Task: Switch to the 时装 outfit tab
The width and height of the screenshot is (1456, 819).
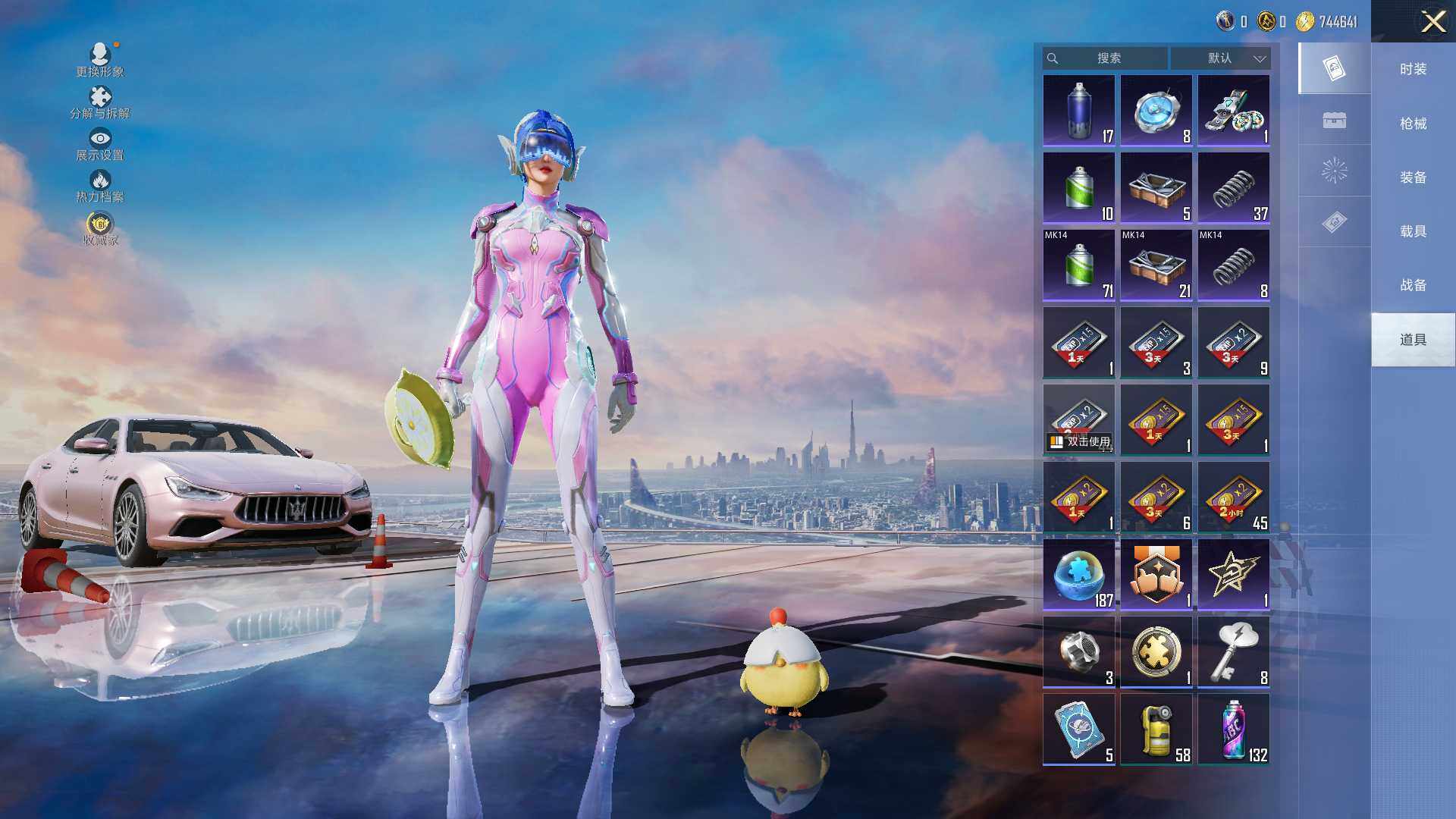Action: pyautogui.click(x=1413, y=69)
